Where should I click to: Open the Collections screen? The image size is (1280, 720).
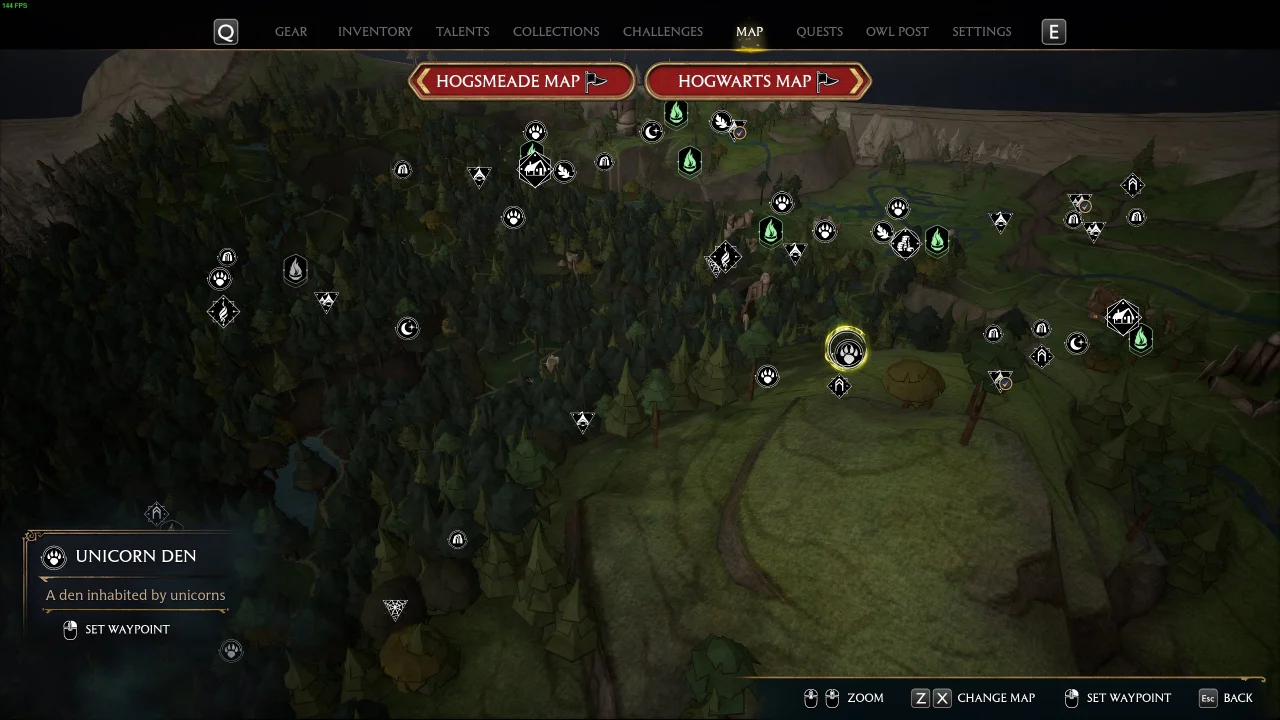[x=556, y=31]
